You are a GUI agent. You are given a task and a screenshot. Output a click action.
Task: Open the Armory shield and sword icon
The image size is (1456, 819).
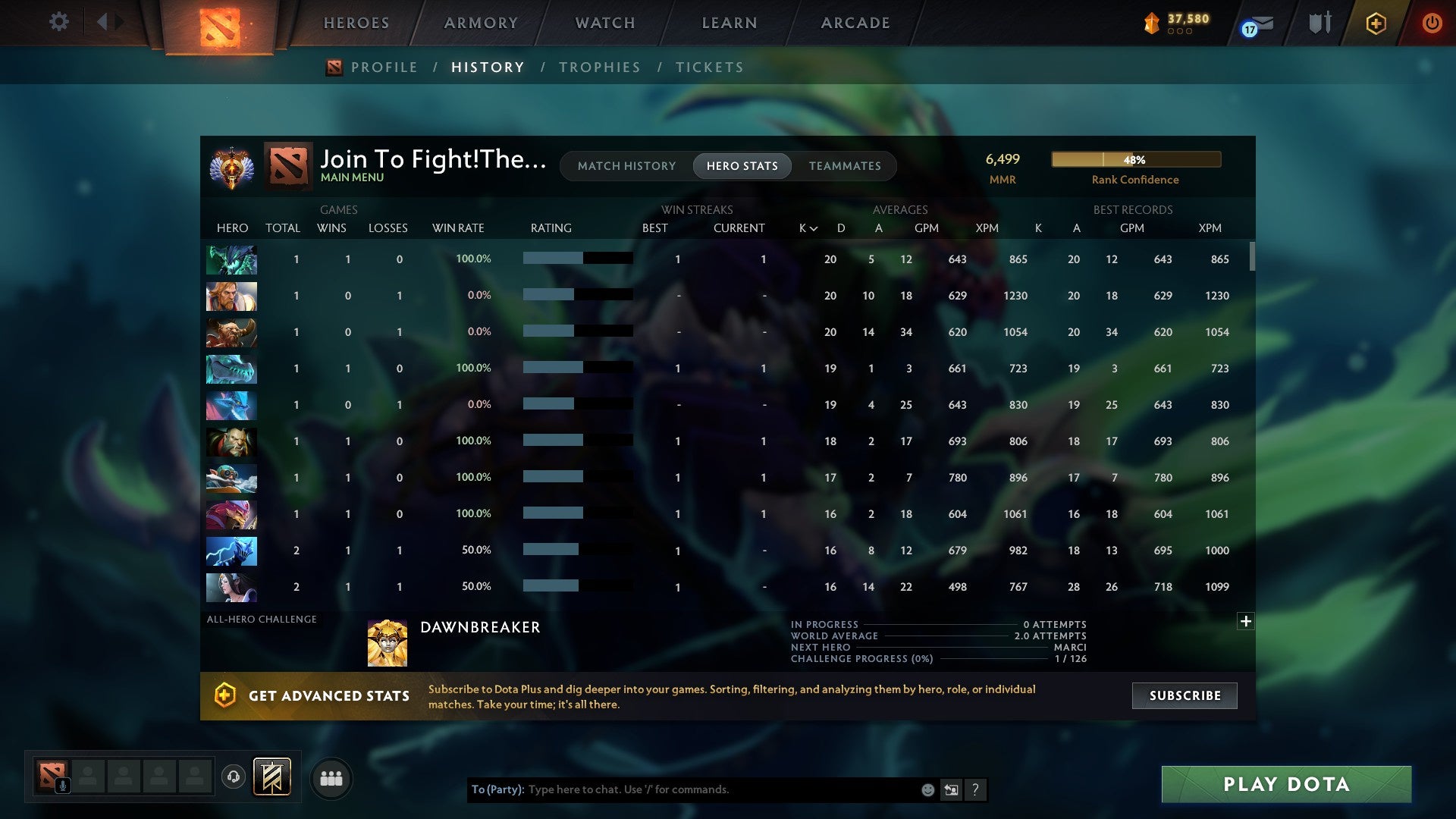click(x=1318, y=23)
